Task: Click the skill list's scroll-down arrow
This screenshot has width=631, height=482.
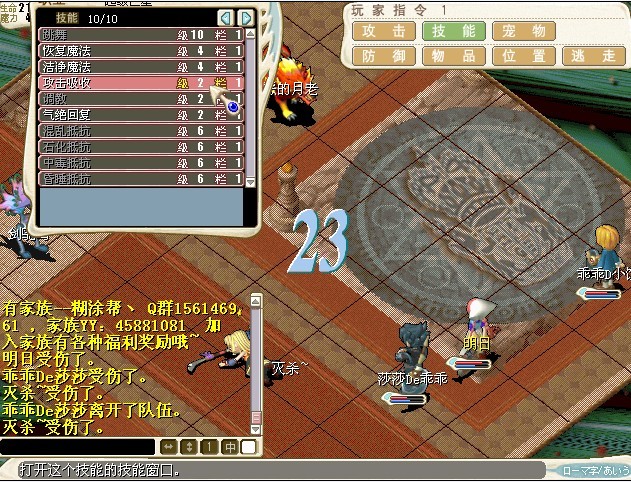Action: pos(250,181)
